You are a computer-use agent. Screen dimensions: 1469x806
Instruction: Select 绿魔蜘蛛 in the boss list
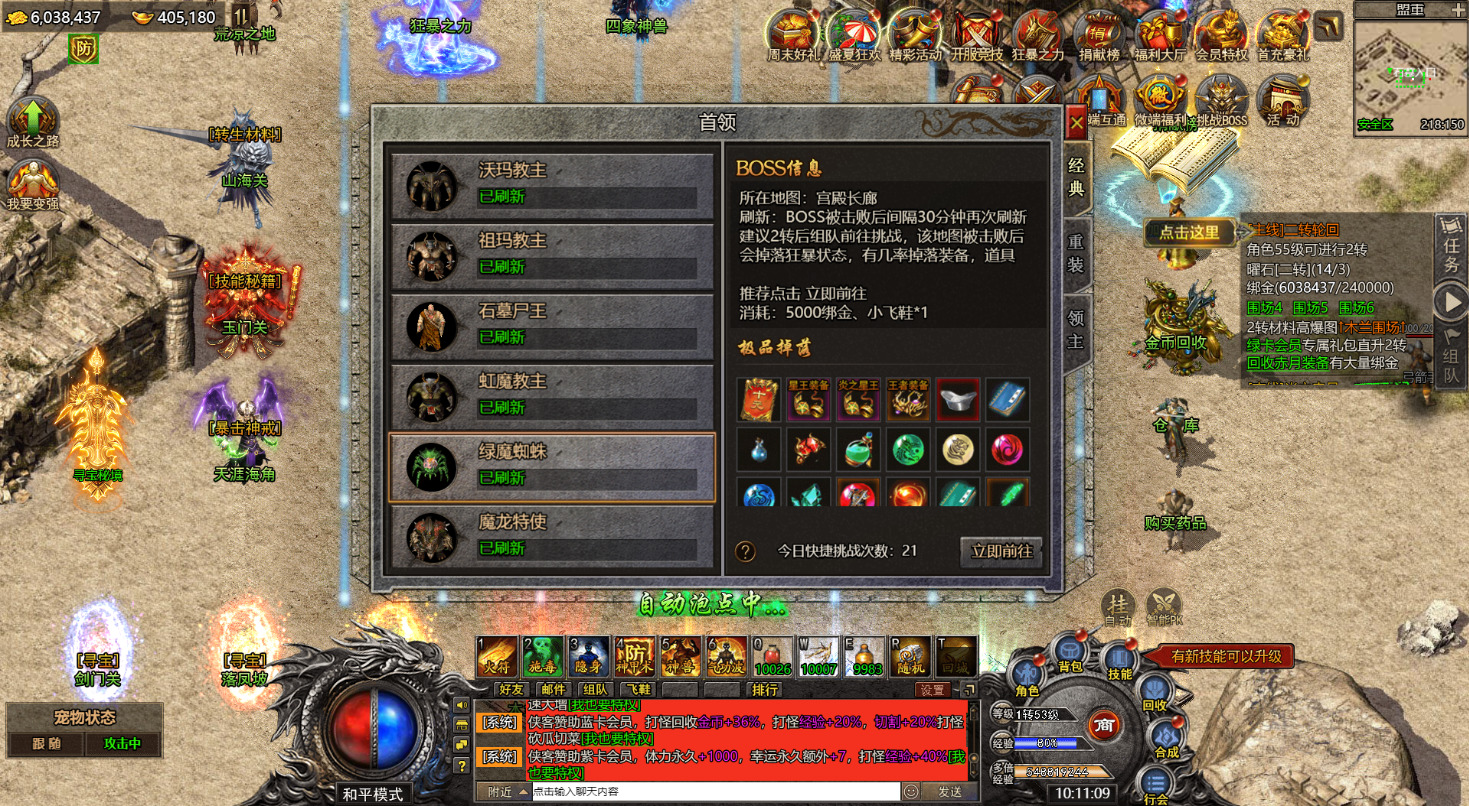tap(548, 467)
